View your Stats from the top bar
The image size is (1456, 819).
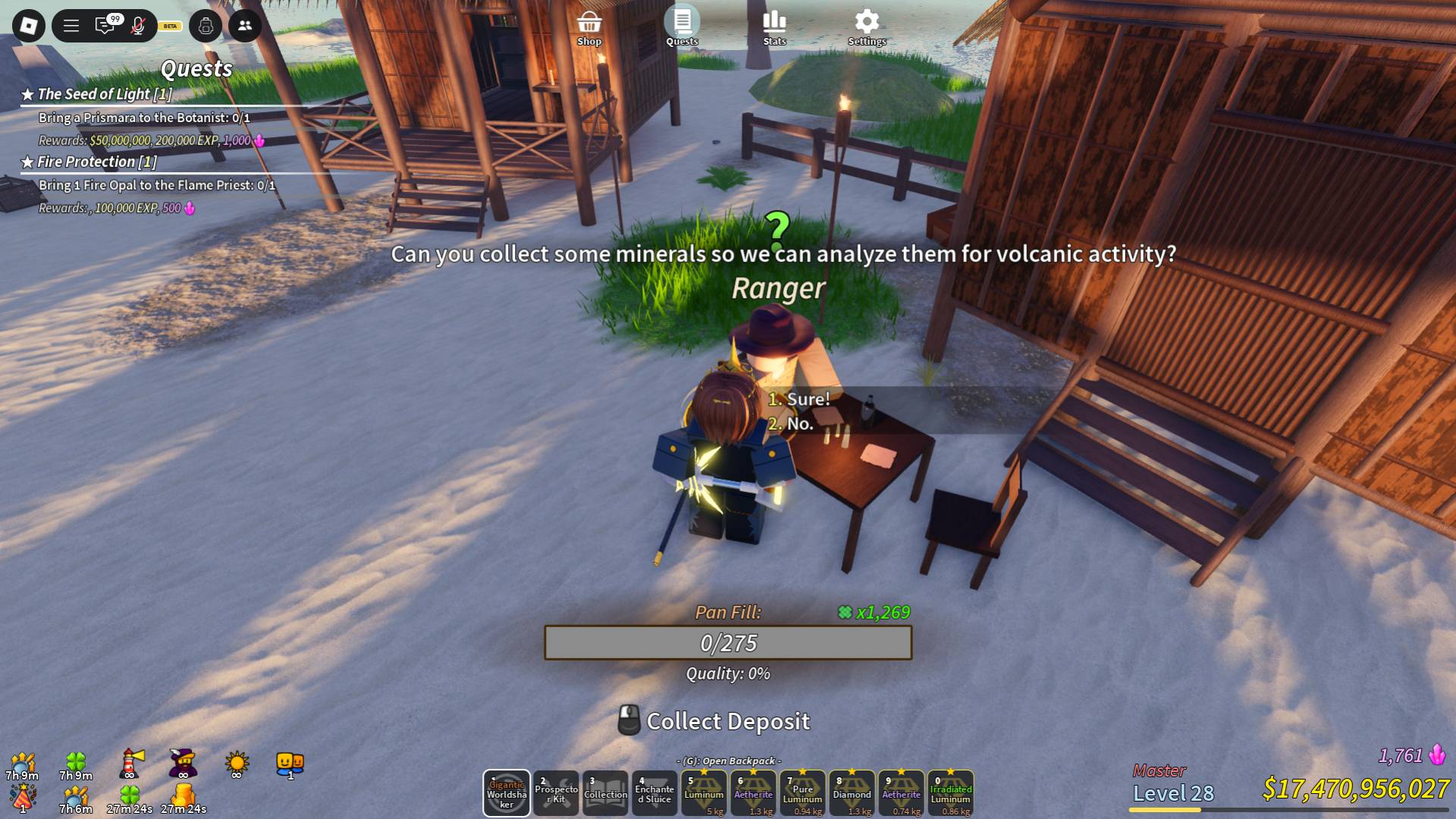point(775,19)
